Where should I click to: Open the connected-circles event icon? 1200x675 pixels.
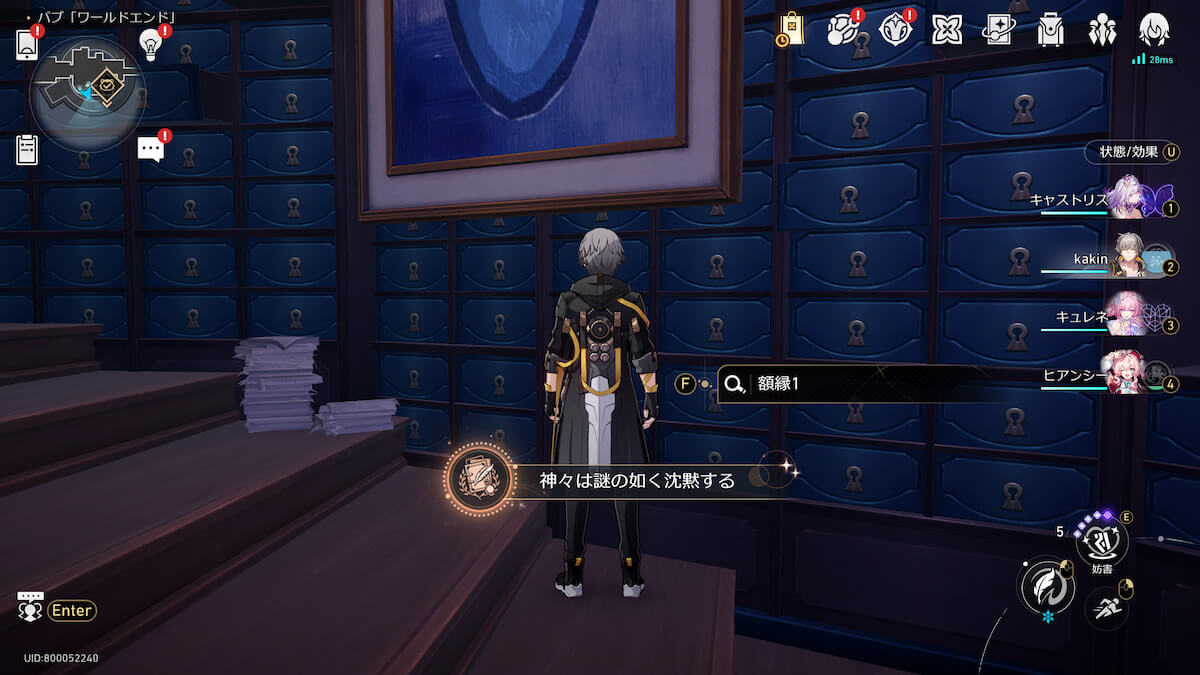pos(841,29)
